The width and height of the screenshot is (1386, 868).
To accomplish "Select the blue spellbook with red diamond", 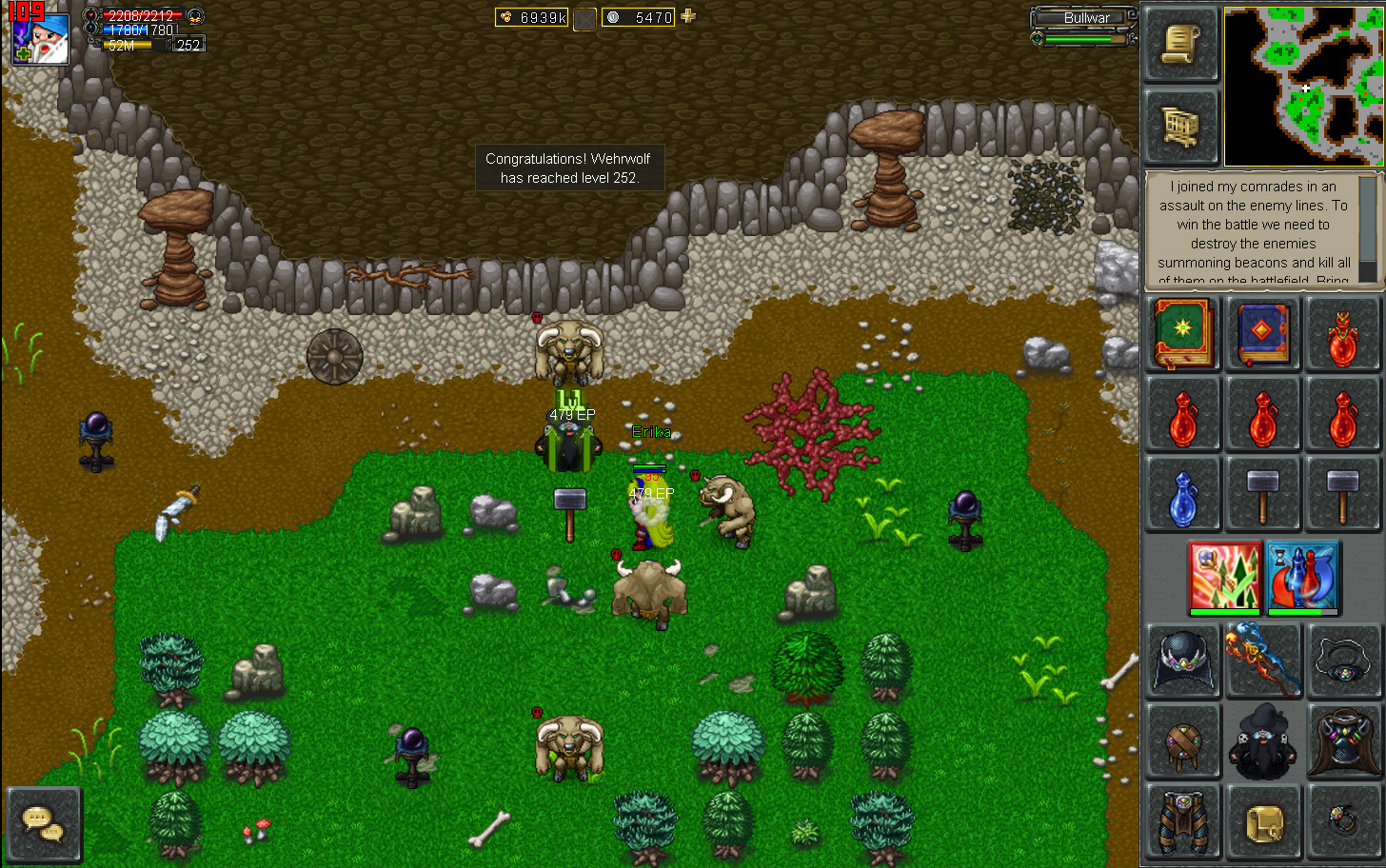I will pos(1262,333).
